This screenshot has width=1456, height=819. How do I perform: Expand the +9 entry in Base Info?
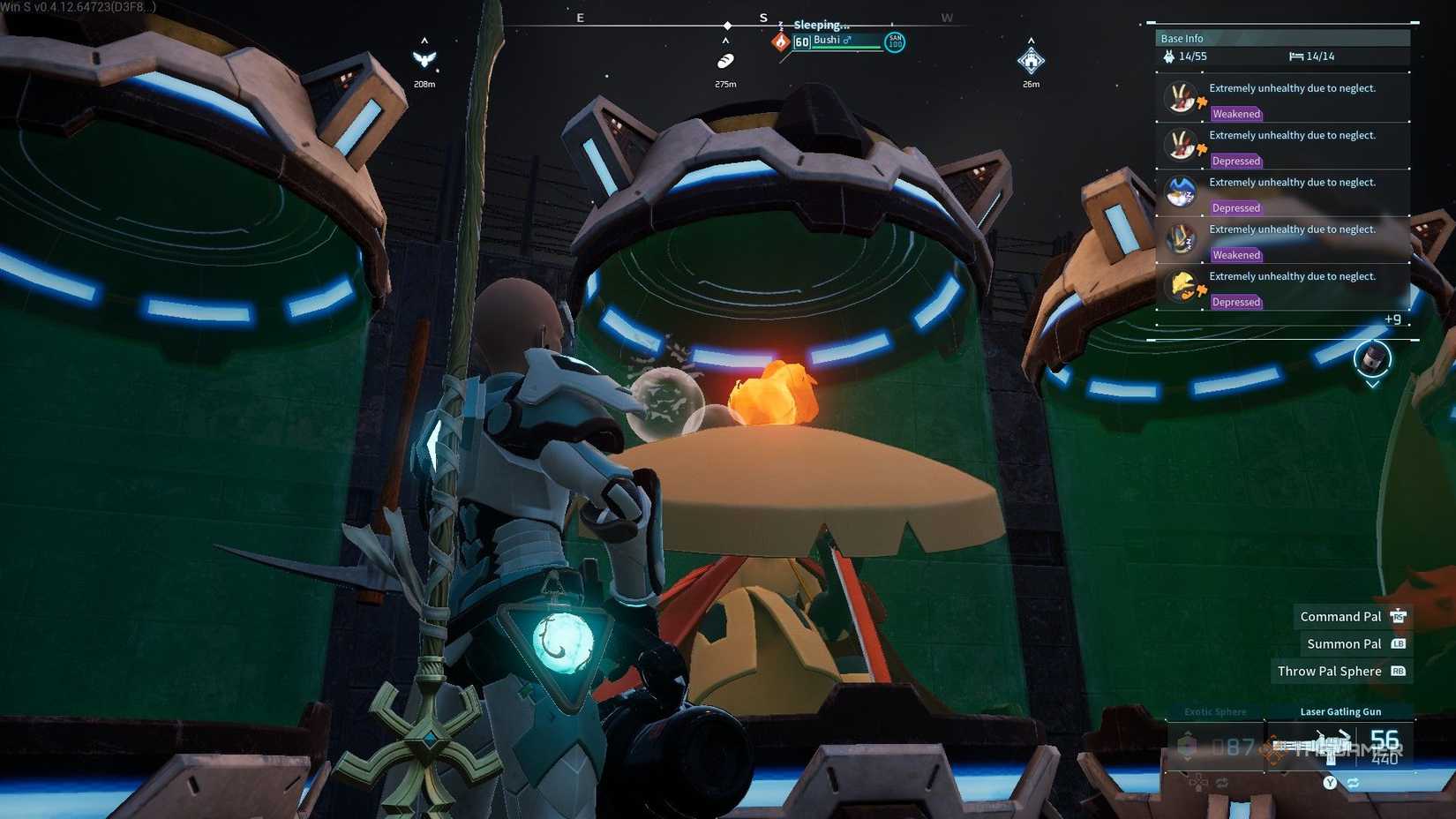pyautogui.click(x=1393, y=319)
